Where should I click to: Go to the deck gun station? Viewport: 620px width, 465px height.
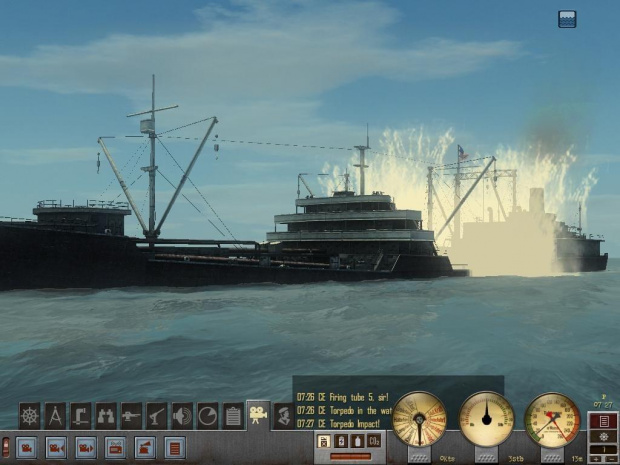pyautogui.click(x=131, y=415)
